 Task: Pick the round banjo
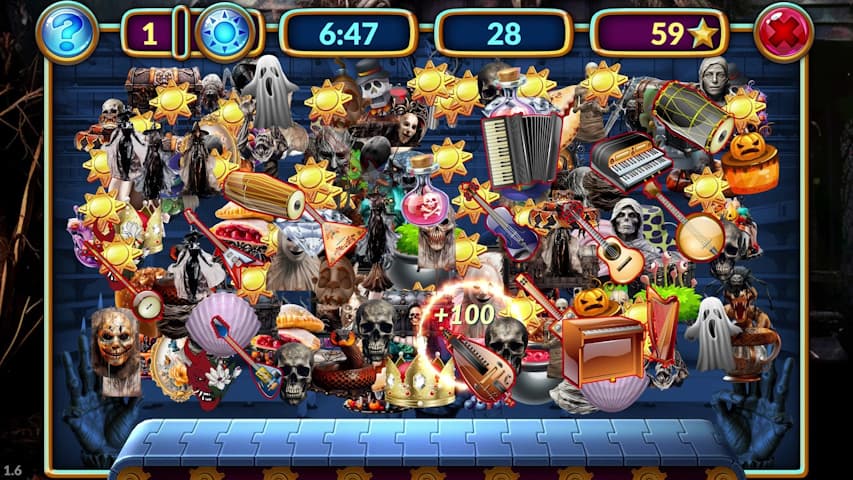(697, 236)
